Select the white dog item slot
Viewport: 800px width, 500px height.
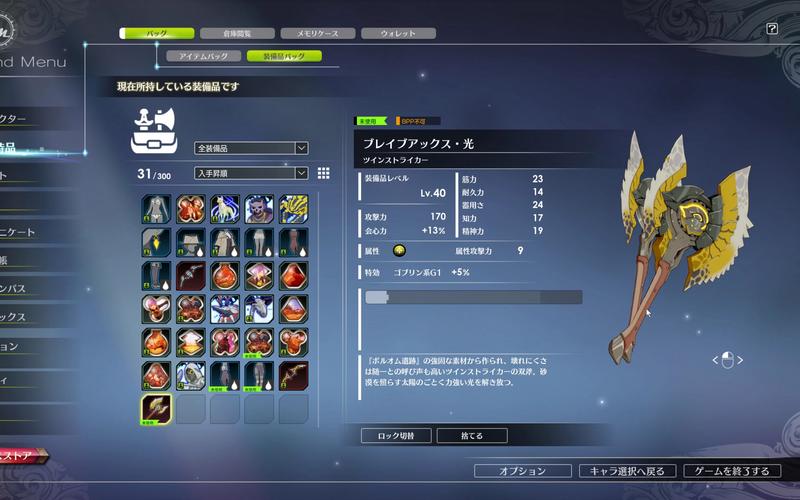coord(225,209)
